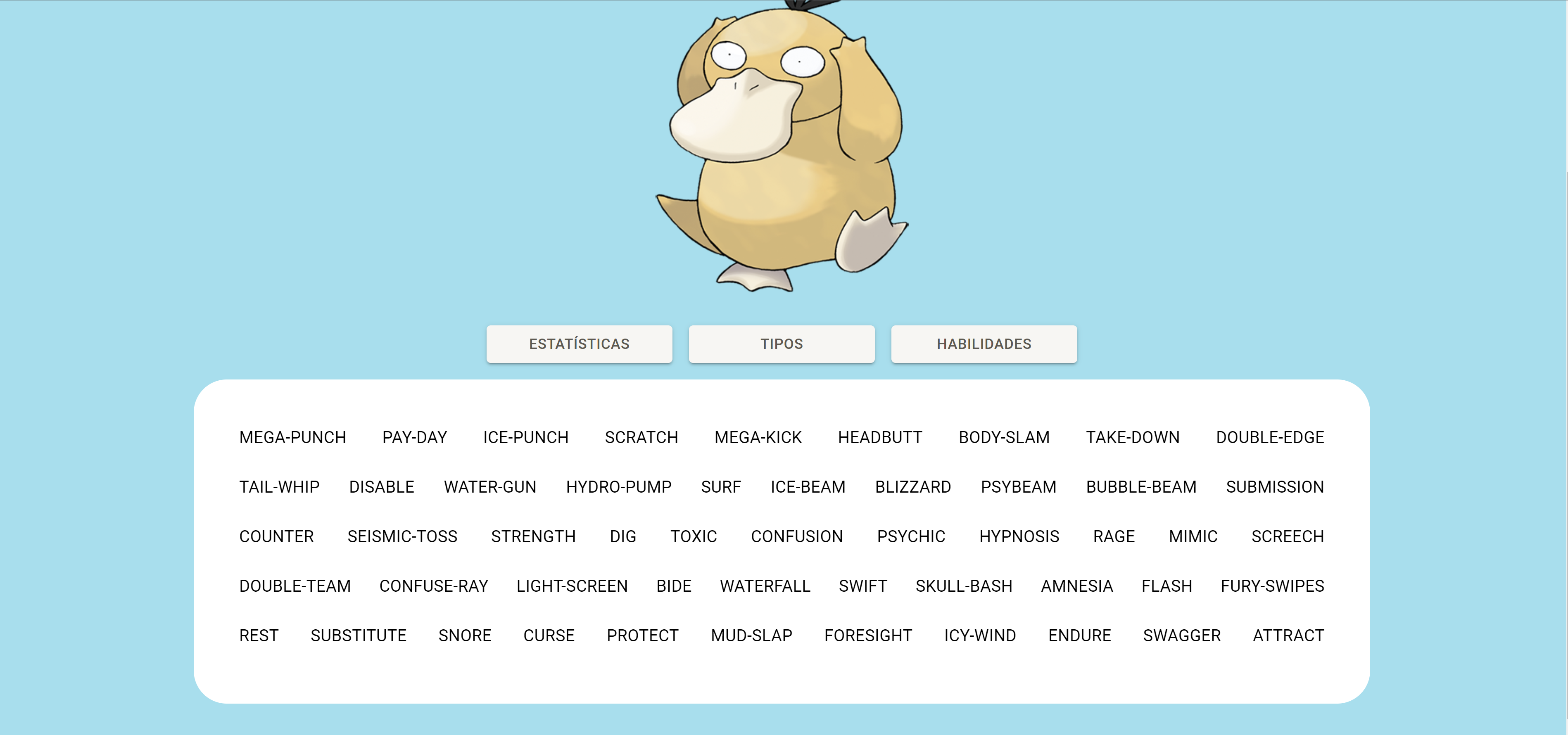Click the PAY-DAY move
1568x735 pixels.
click(x=414, y=437)
